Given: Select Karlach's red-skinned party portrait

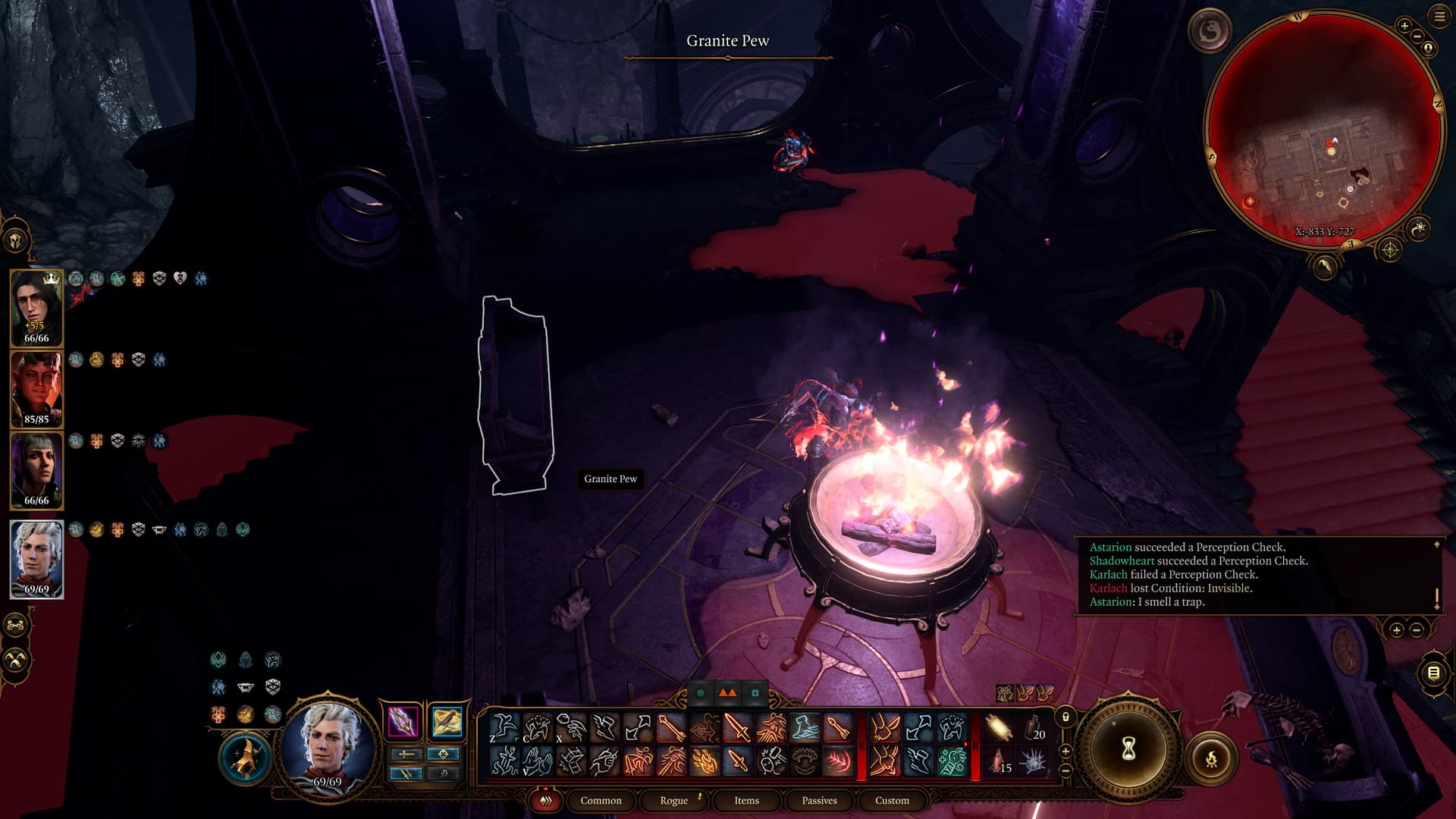Looking at the screenshot, I should (36, 390).
